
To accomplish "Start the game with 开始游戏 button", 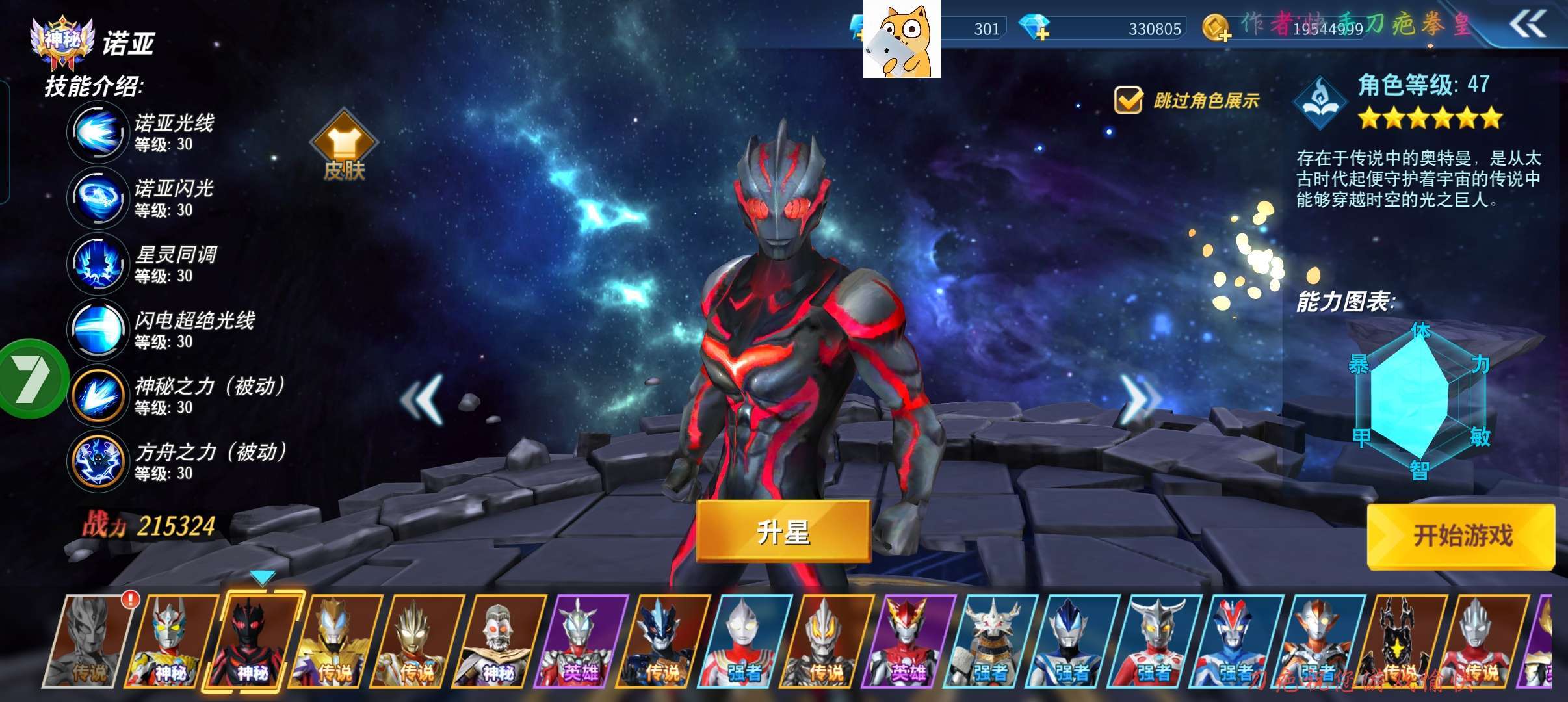I will (1461, 536).
